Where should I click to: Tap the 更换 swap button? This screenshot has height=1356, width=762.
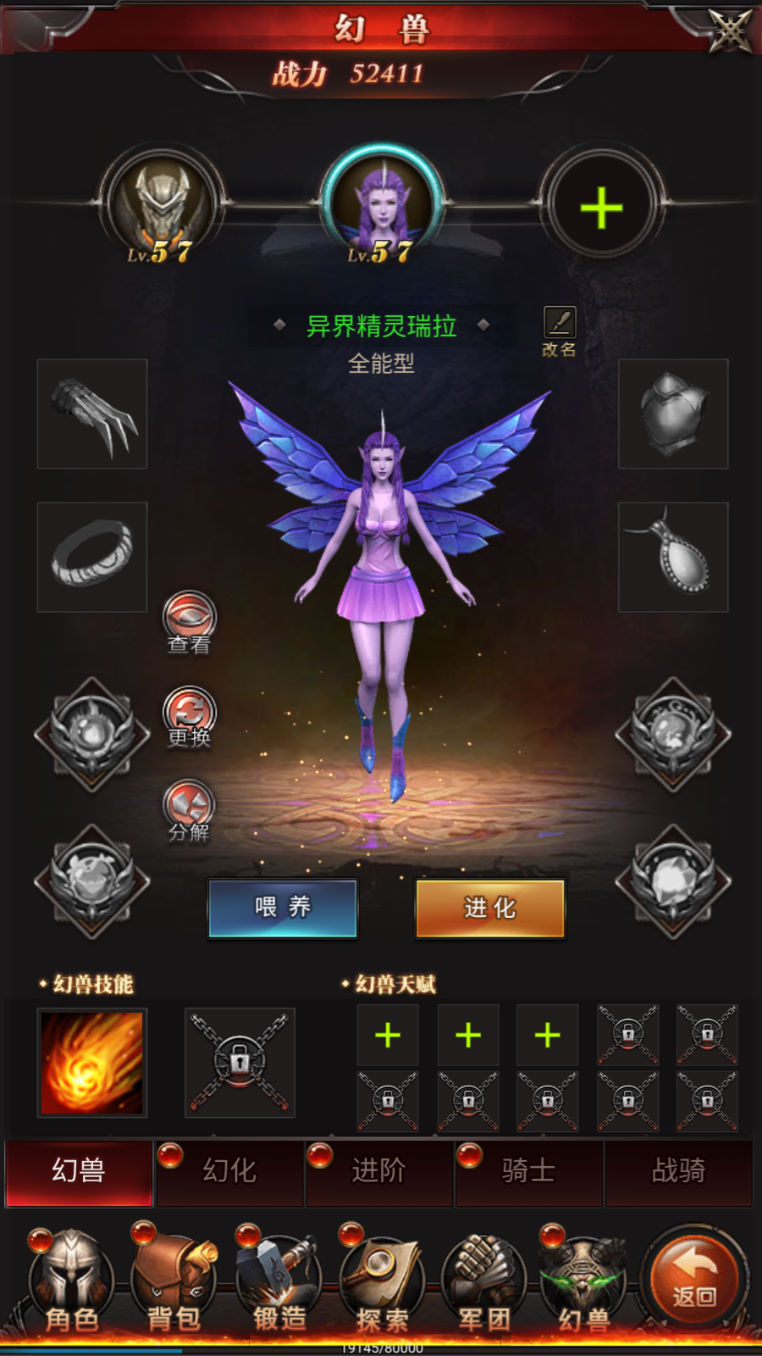click(189, 714)
